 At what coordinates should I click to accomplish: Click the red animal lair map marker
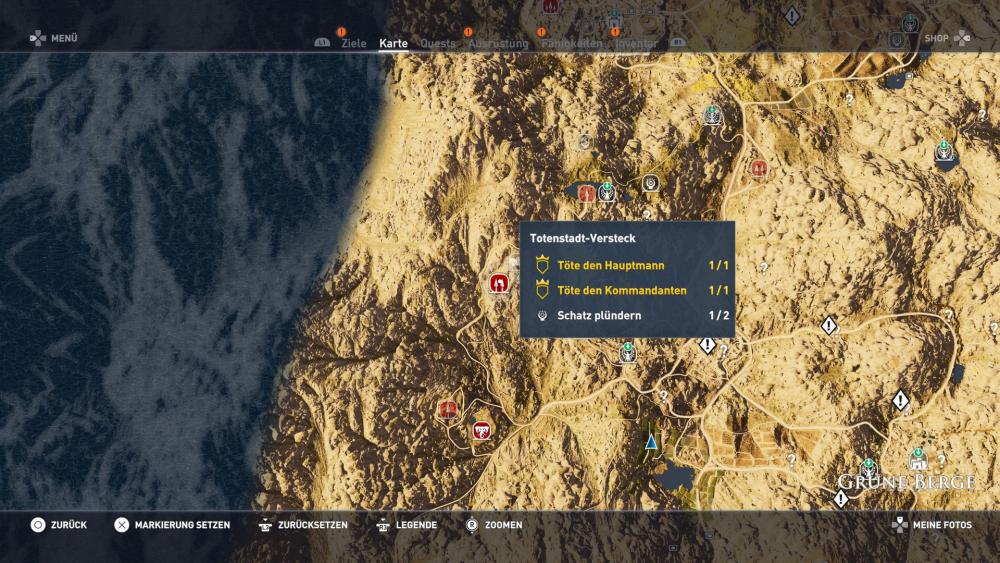coord(482,430)
